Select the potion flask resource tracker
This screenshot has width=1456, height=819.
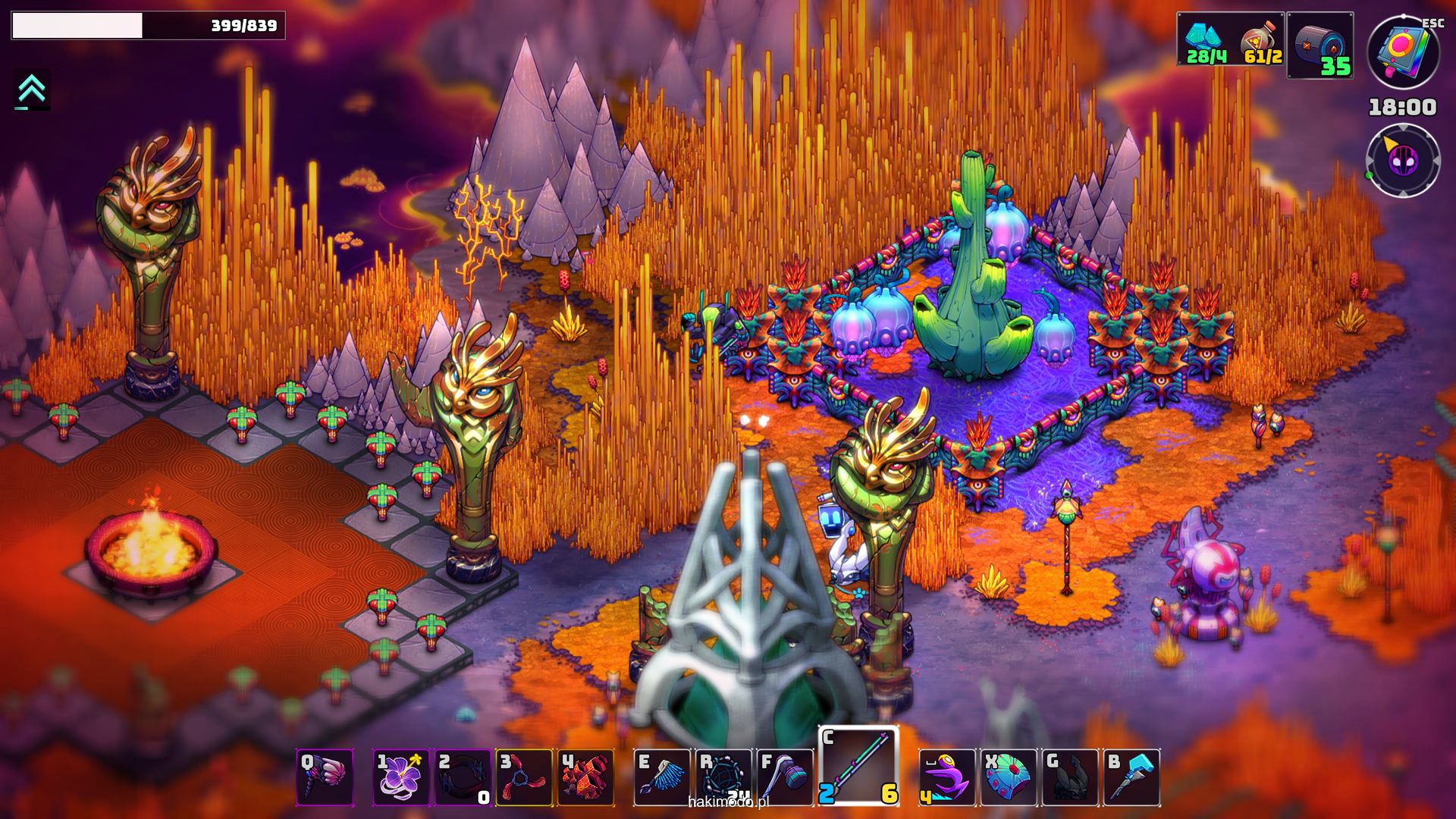point(1259,39)
